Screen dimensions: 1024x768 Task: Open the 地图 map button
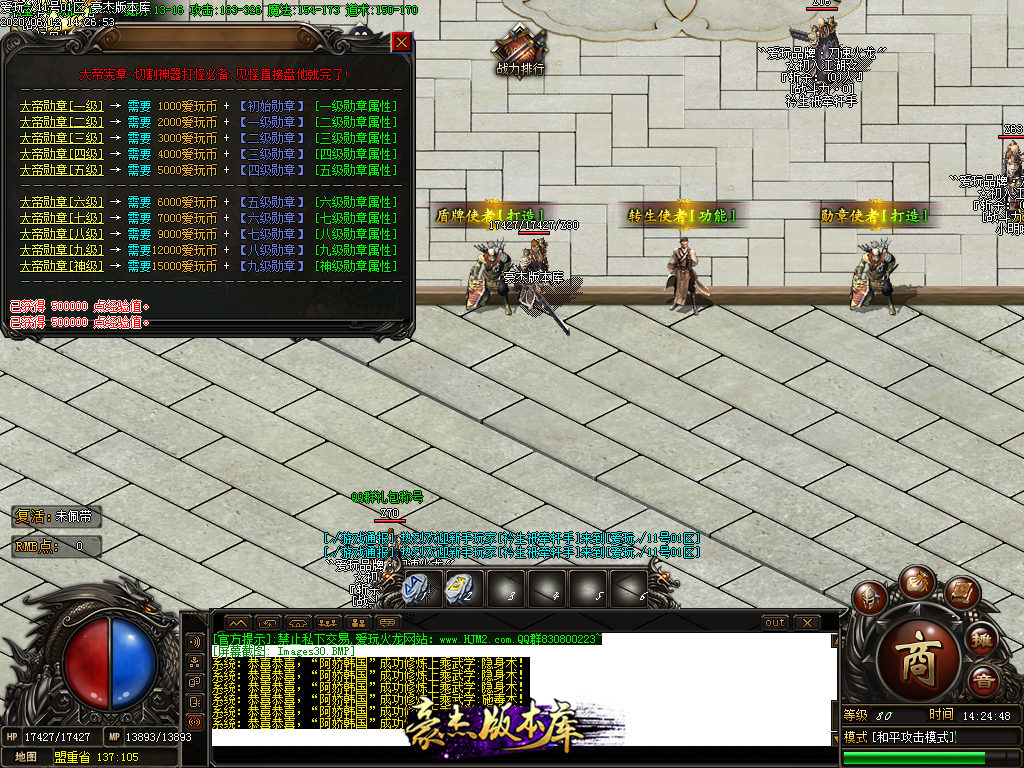point(25,757)
